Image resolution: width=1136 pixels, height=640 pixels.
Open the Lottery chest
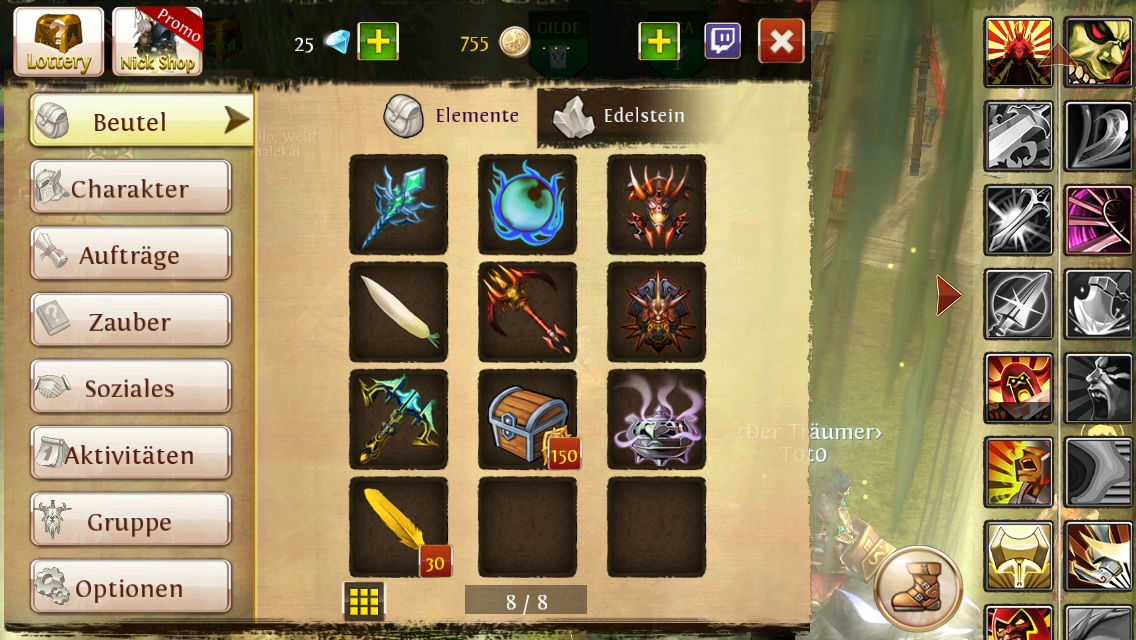coord(59,42)
